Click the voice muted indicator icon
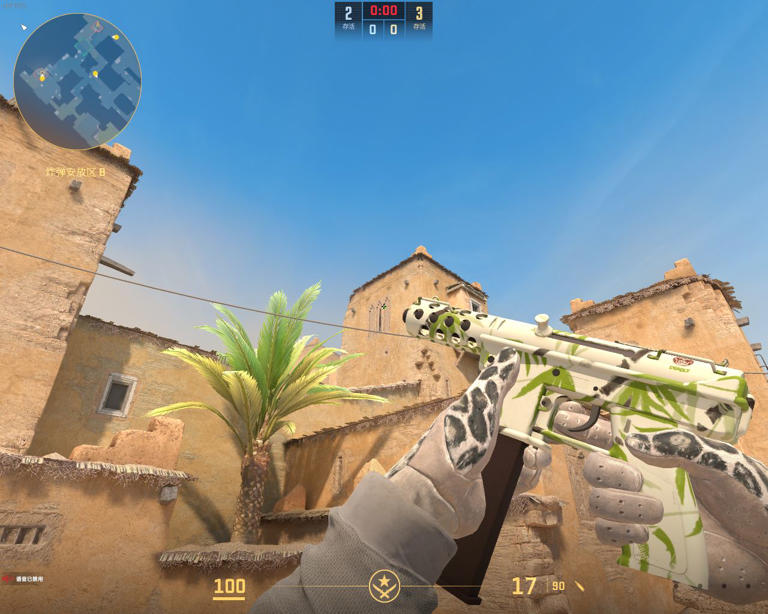The height and width of the screenshot is (614, 768). [x=8, y=579]
